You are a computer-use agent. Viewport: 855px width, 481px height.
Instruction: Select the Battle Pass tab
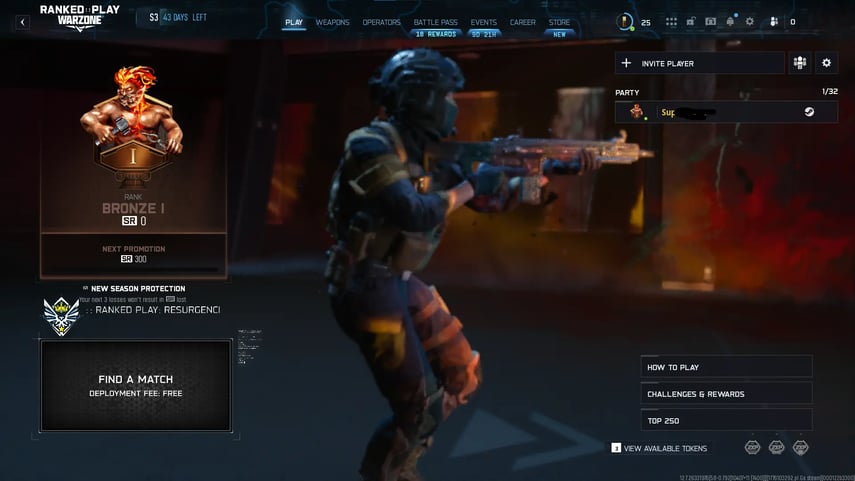435,22
